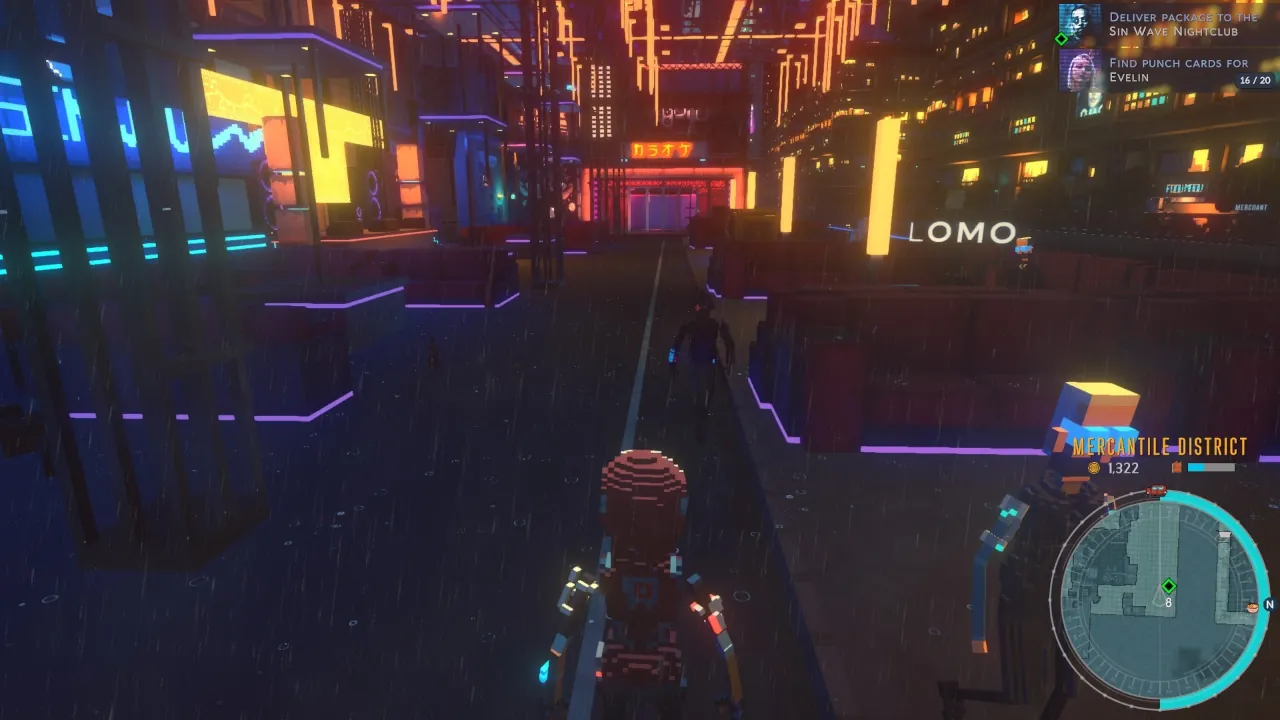
Task: Click the food bowl marker on the minimap
Action: (x=1252, y=607)
